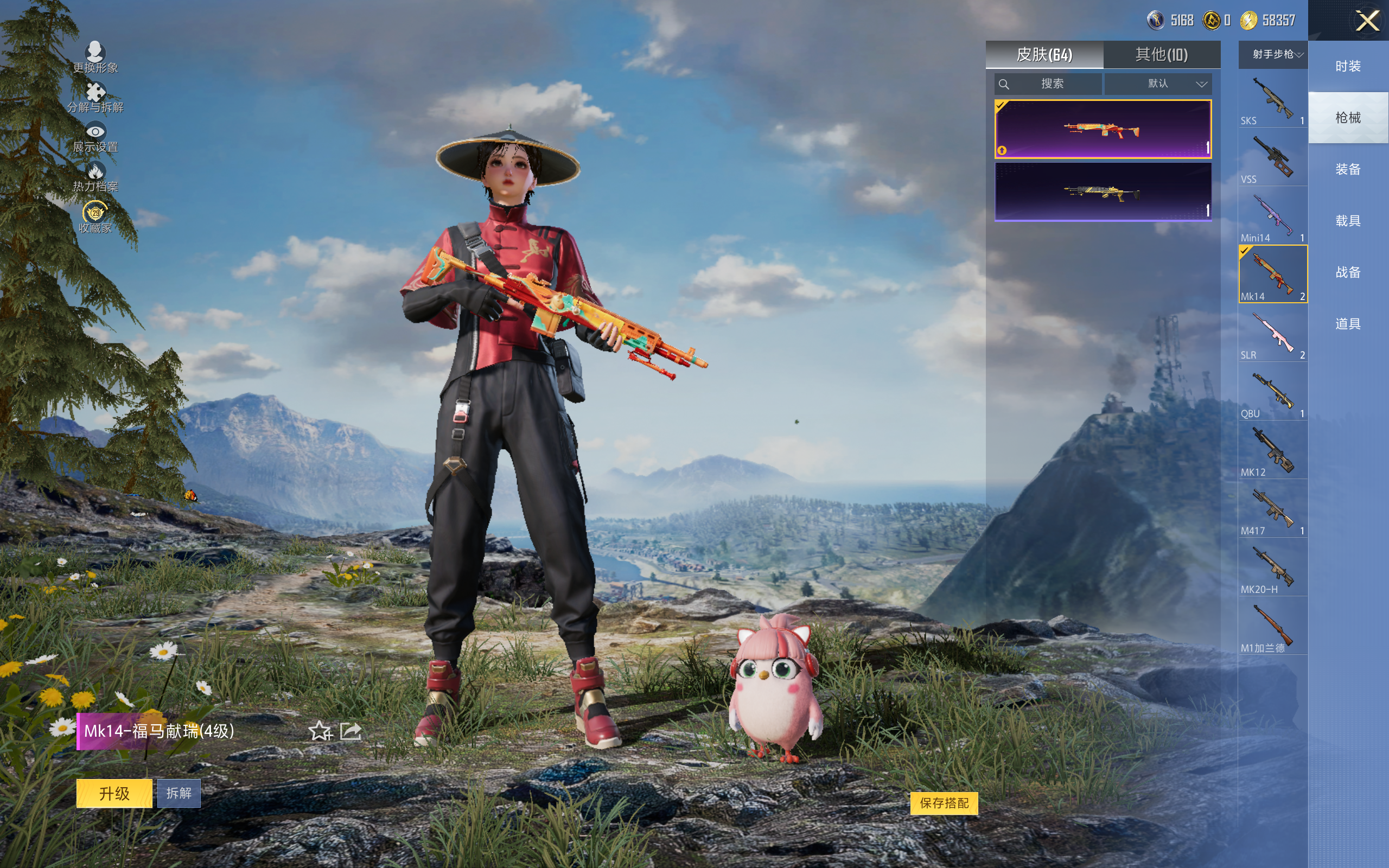Choose the Mini14 weapon entry
Image resolution: width=1389 pixels, height=868 pixels.
pos(1272,217)
